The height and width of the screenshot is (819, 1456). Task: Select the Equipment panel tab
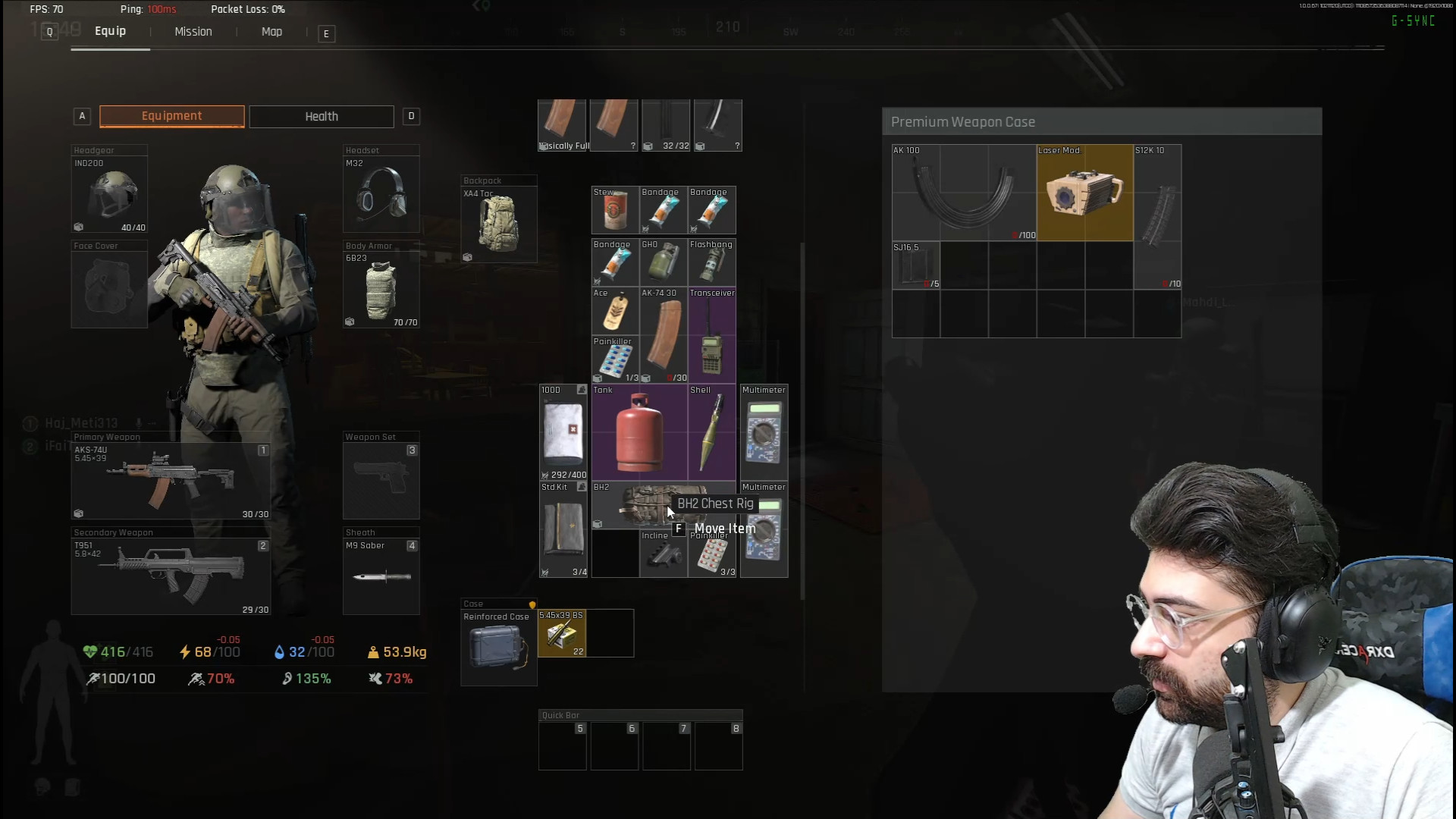(172, 116)
